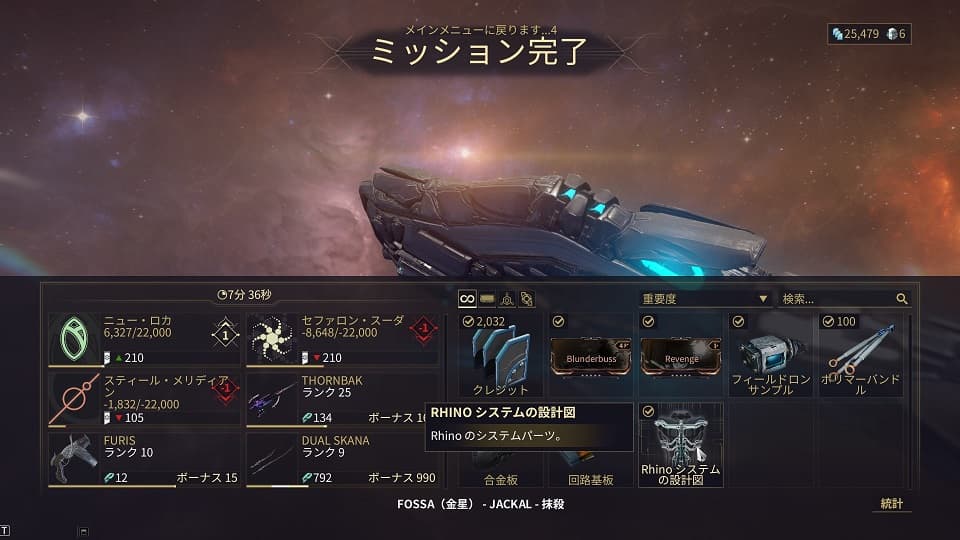
Task: Select the infinity all-rewards filter tab
Action: tap(467, 298)
